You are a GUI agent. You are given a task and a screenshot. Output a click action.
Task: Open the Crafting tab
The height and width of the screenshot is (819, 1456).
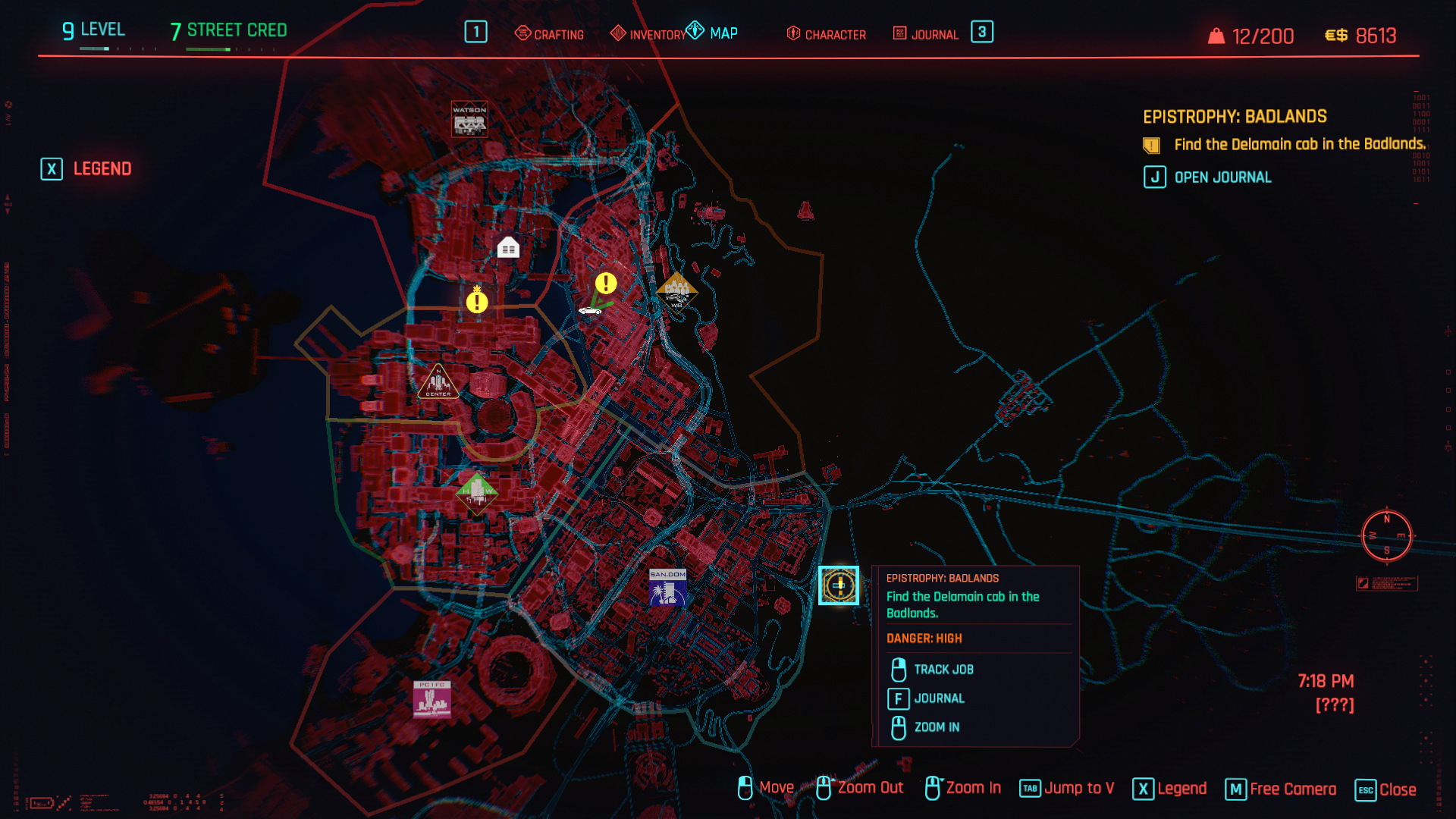(x=550, y=34)
